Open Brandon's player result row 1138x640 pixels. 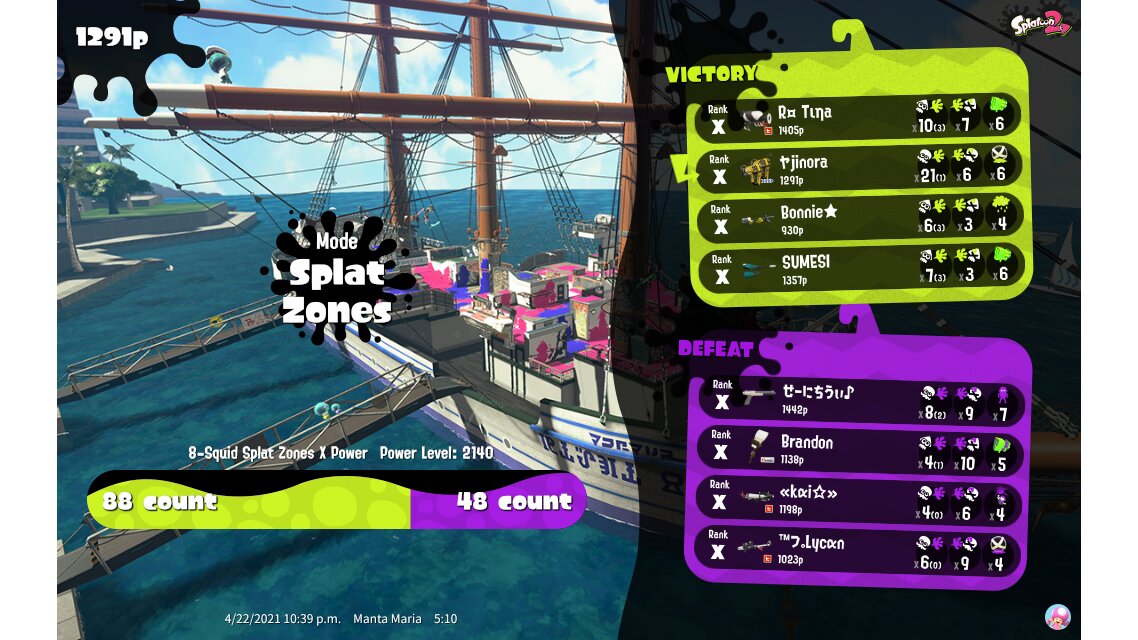(858, 449)
